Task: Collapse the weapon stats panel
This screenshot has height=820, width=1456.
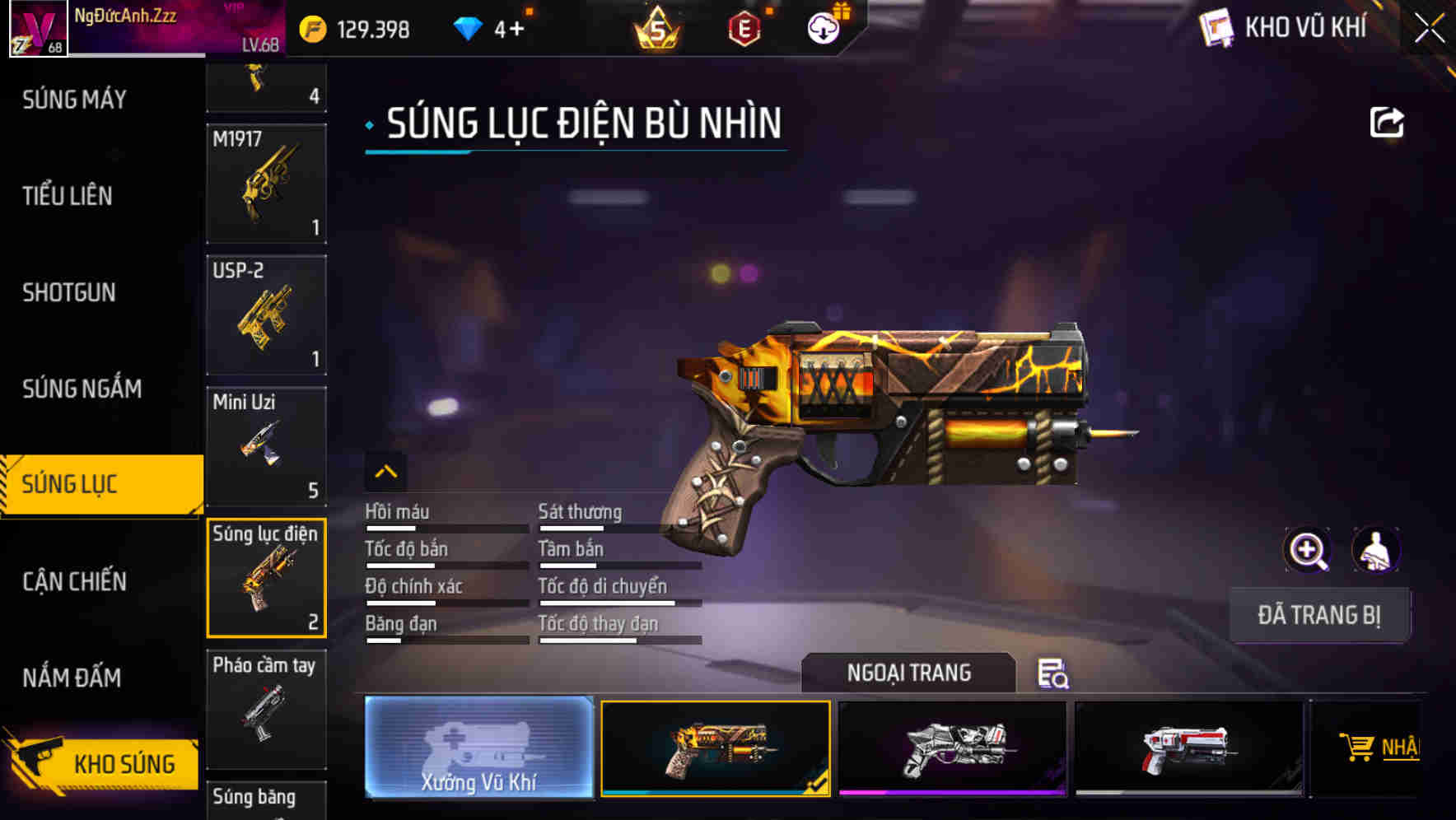Action: pyautogui.click(x=386, y=472)
